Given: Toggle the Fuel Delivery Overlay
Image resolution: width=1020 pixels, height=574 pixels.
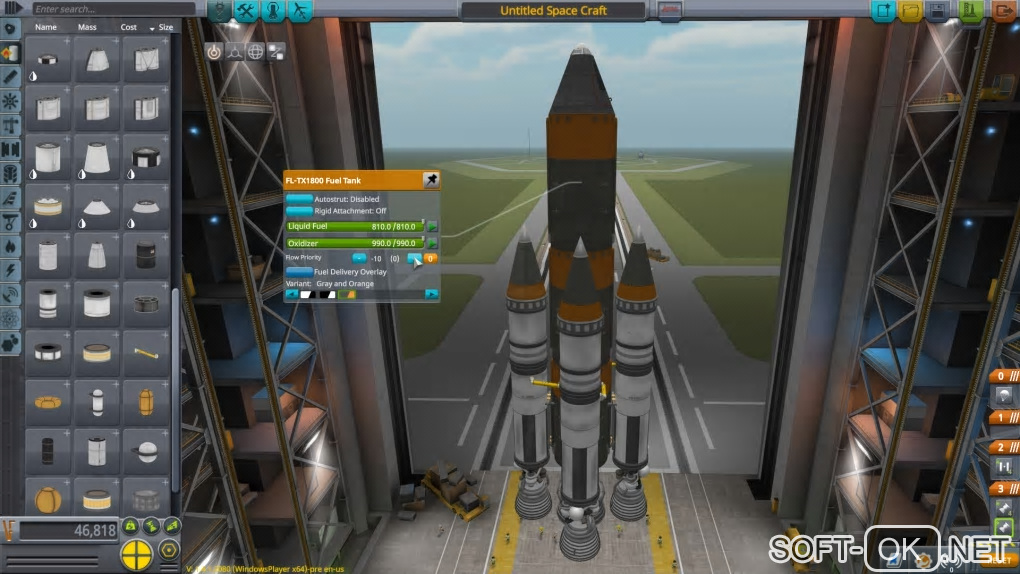Looking at the screenshot, I should 298,271.
